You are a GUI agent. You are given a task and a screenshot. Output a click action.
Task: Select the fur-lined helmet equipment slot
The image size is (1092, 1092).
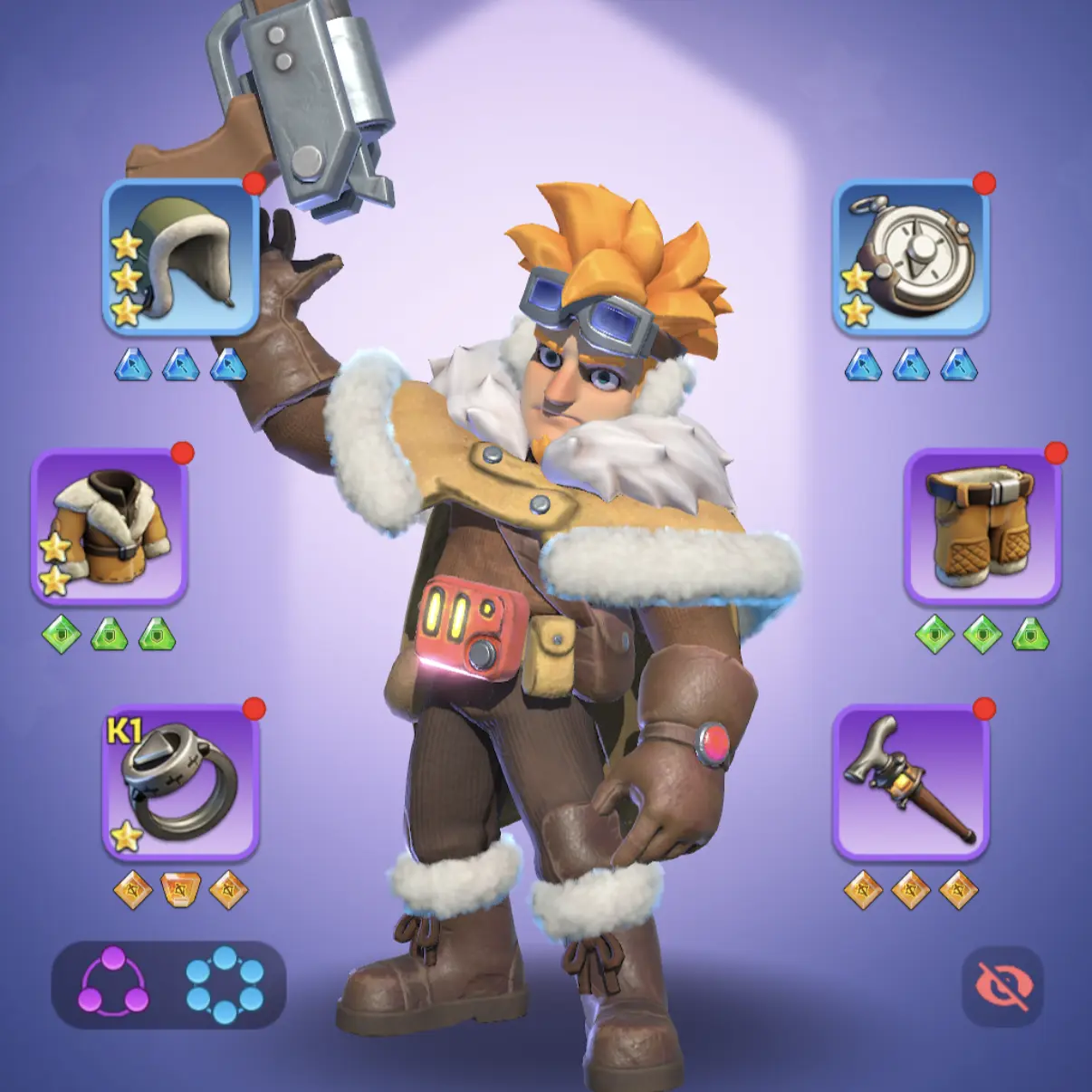180,257
